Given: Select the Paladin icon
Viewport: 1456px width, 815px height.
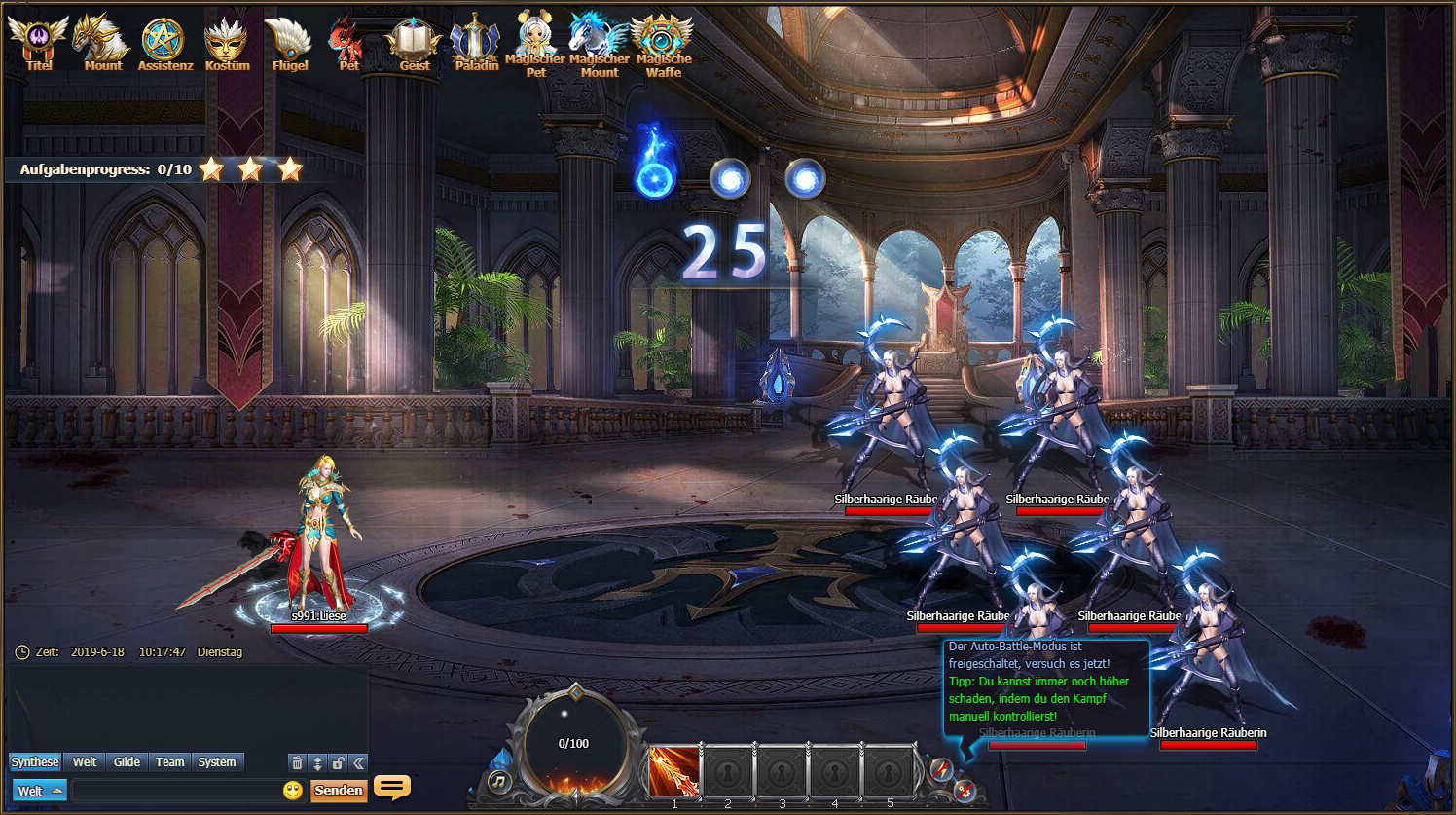Looking at the screenshot, I should pyautogui.click(x=476, y=43).
